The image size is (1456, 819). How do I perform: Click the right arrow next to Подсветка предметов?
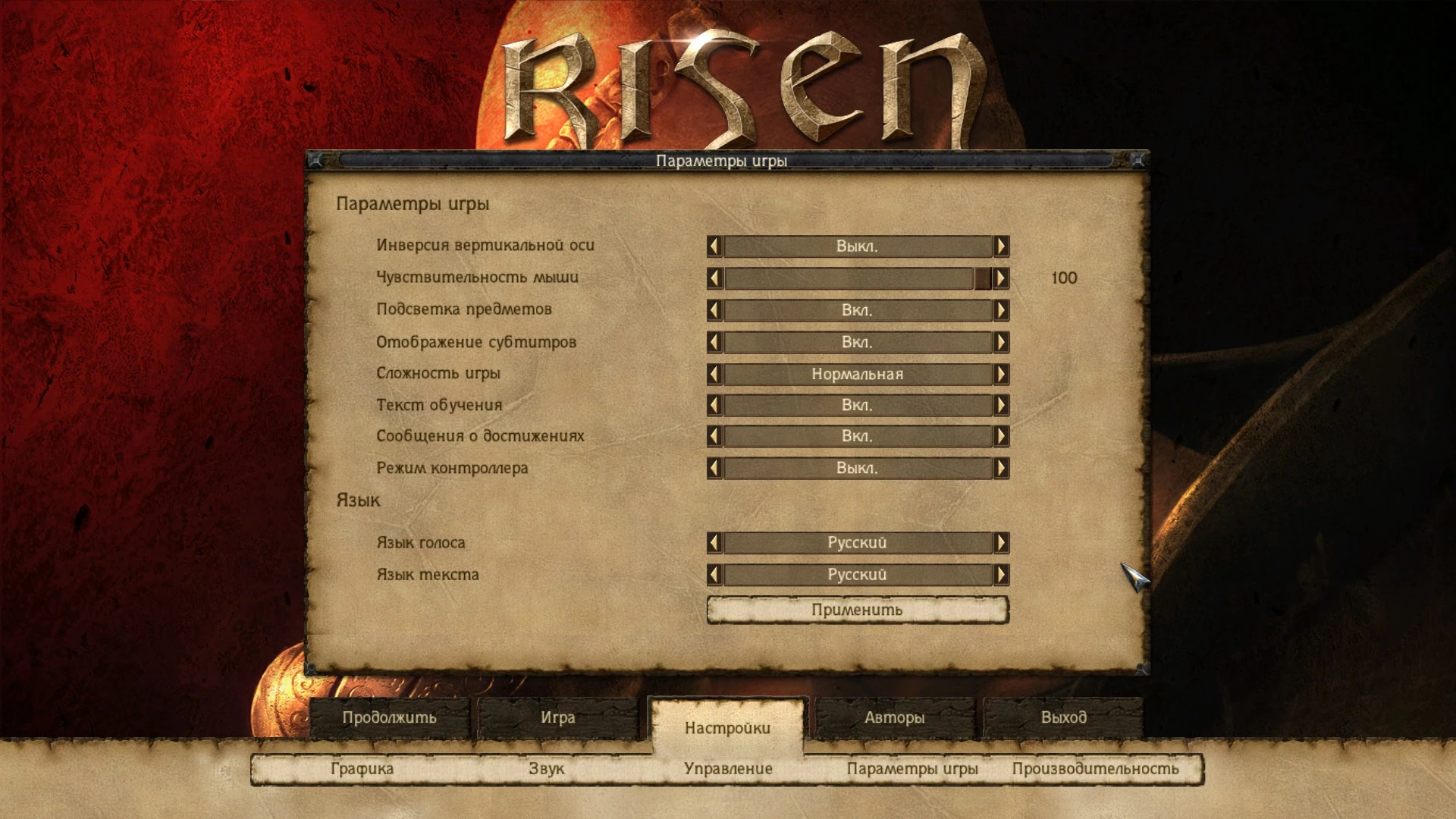(x=1001, y=309)
